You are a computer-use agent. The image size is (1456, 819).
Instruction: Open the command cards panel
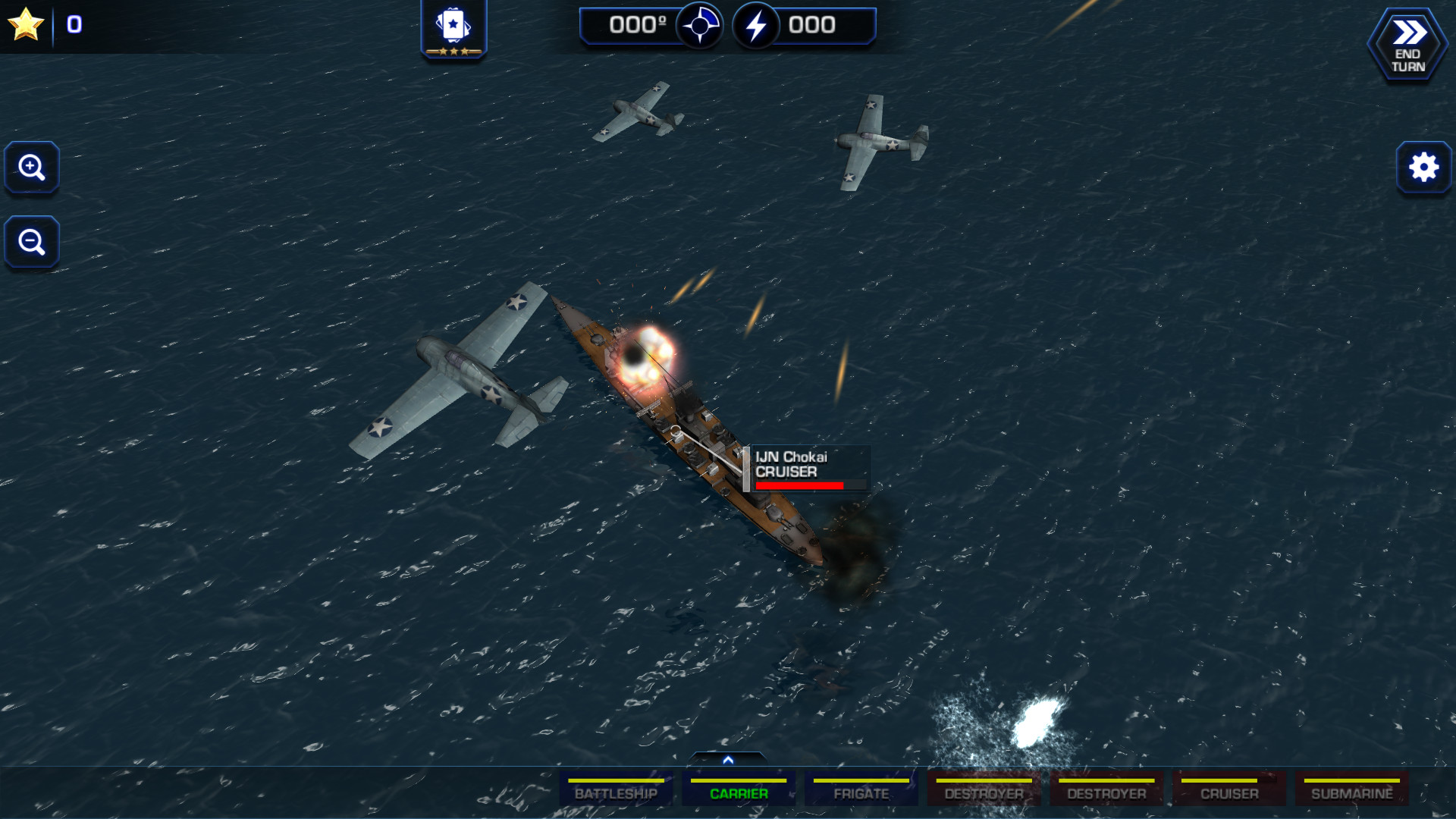point(453,25)
